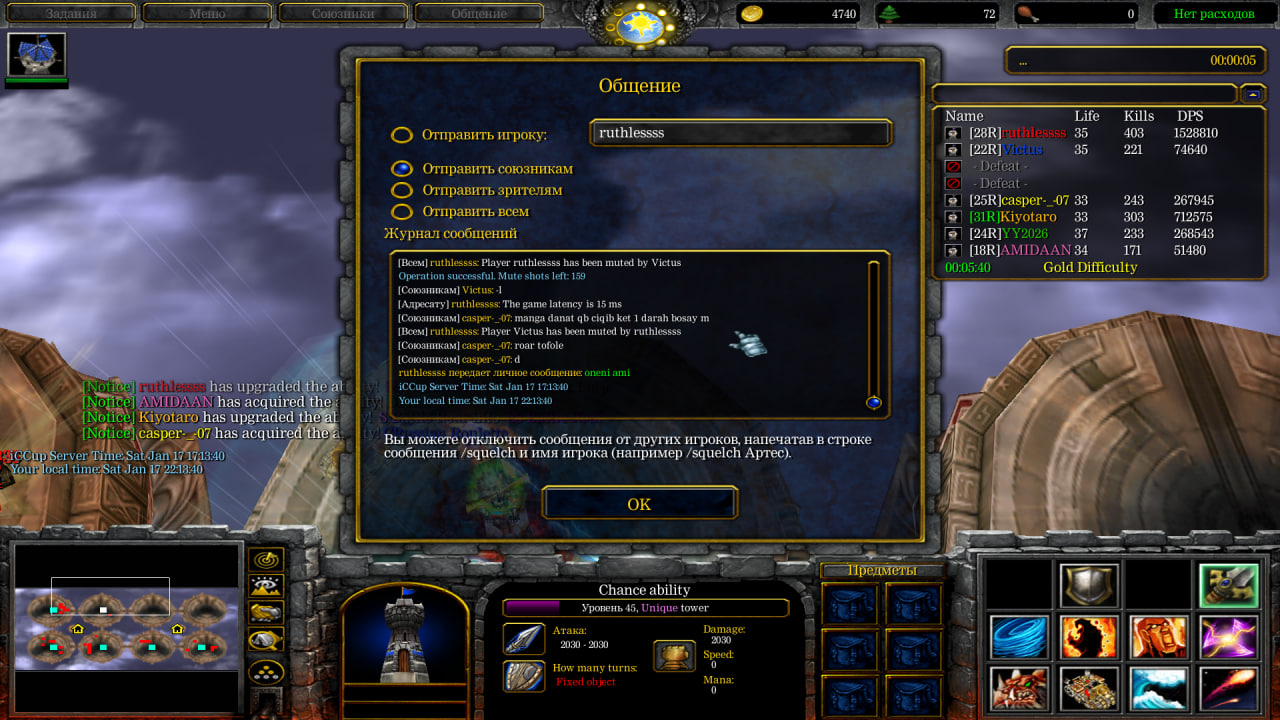Open the formation toggle button beside minimap
This screenshot has height=720, width=1280.
tap(266, 671)
